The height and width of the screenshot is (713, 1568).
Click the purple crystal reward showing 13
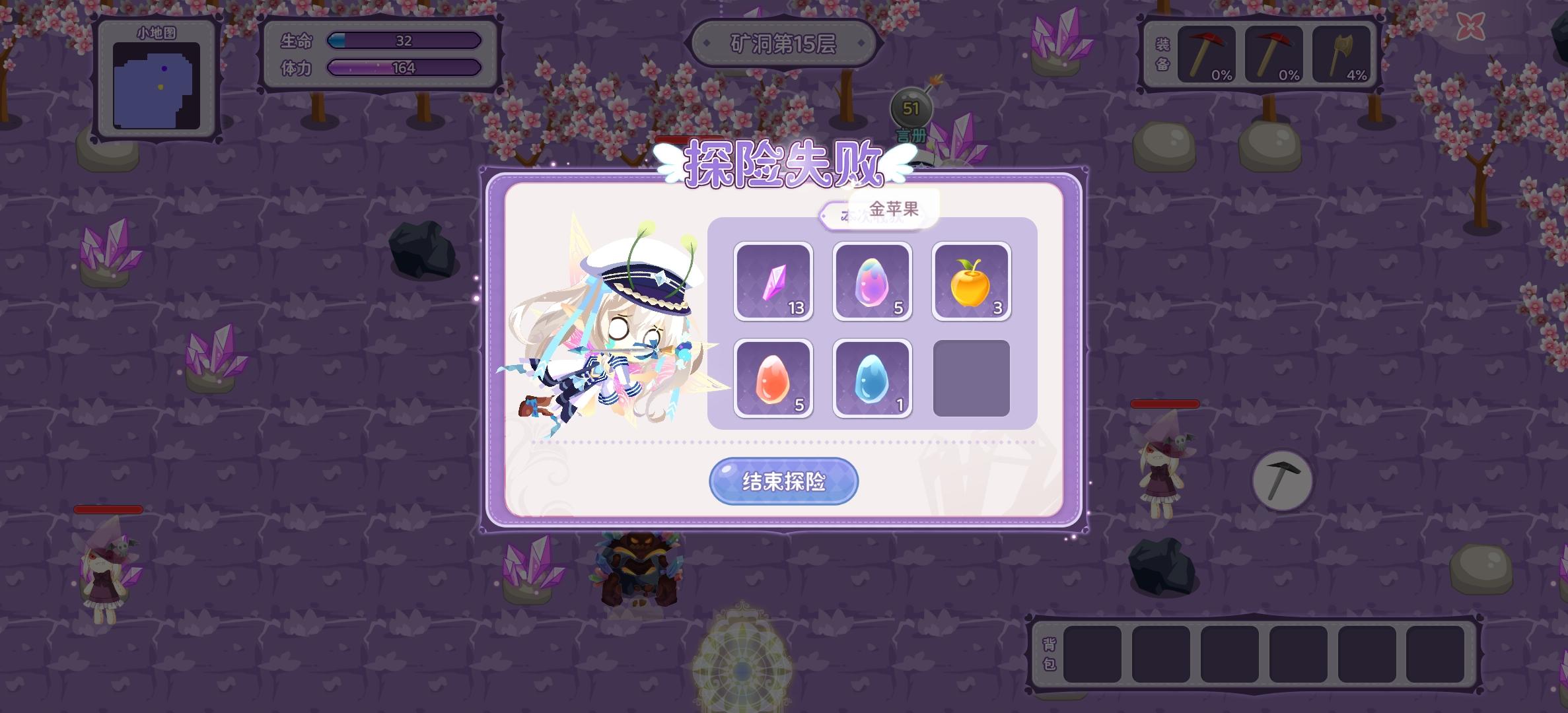[x=774, y=283]
